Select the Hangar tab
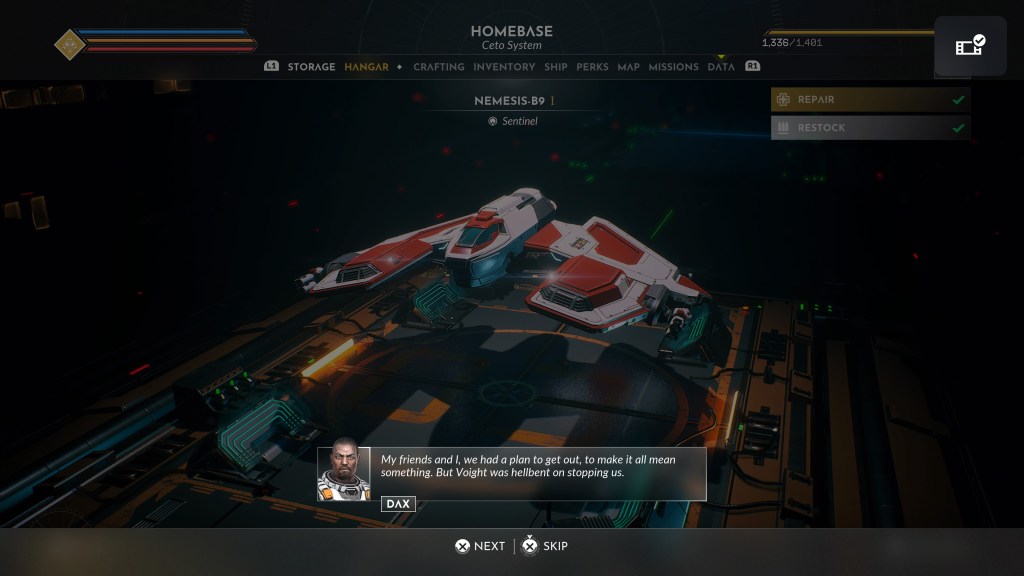 tap(366, 67)
